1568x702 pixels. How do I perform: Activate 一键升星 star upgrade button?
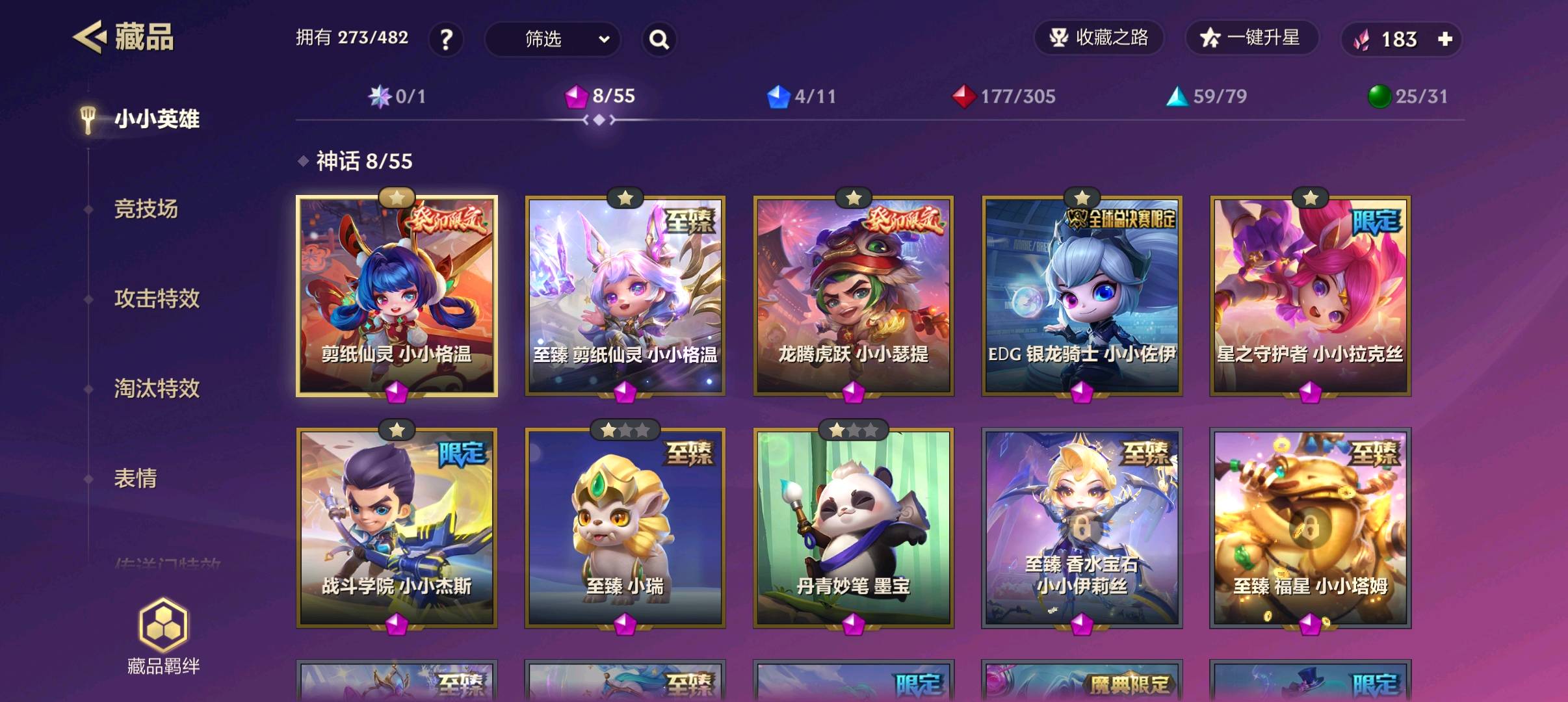[1251, 38]
